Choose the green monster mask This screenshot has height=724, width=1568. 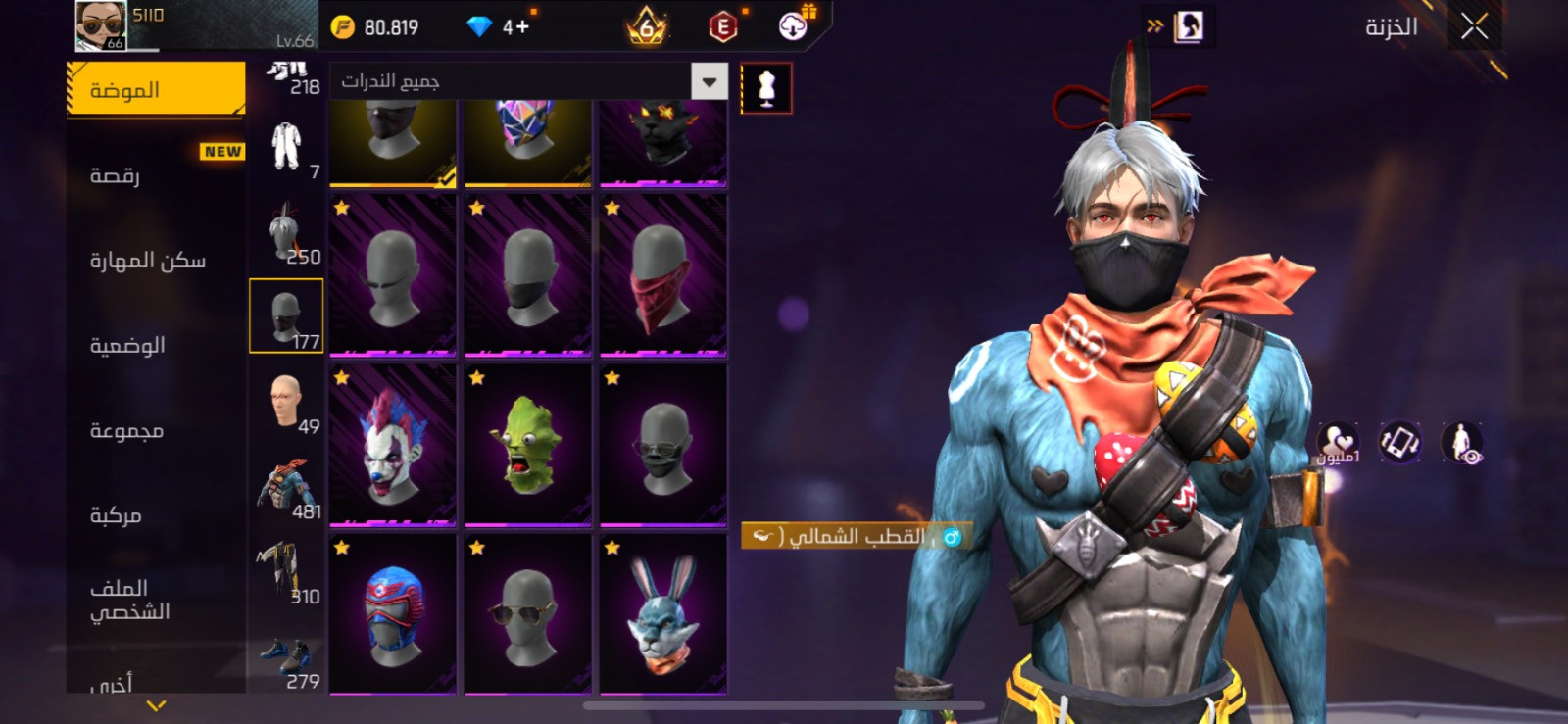(528, 446)
